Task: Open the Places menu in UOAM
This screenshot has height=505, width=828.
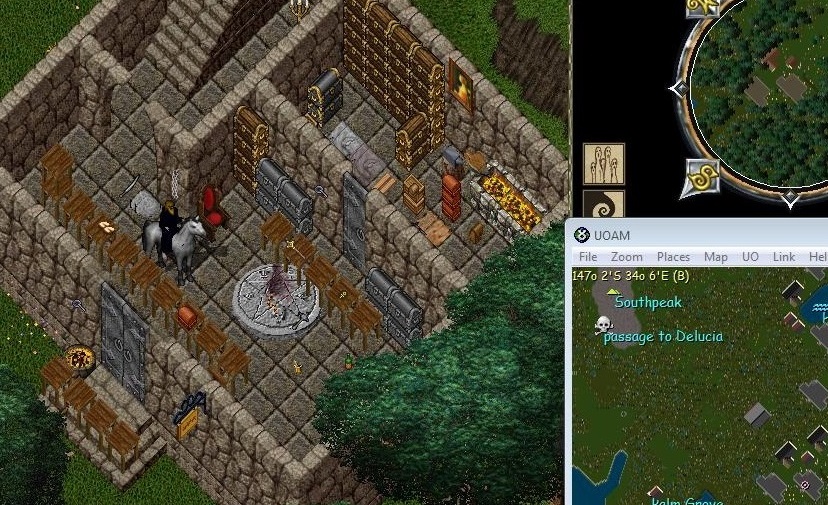Action: (x=673, y=257)
